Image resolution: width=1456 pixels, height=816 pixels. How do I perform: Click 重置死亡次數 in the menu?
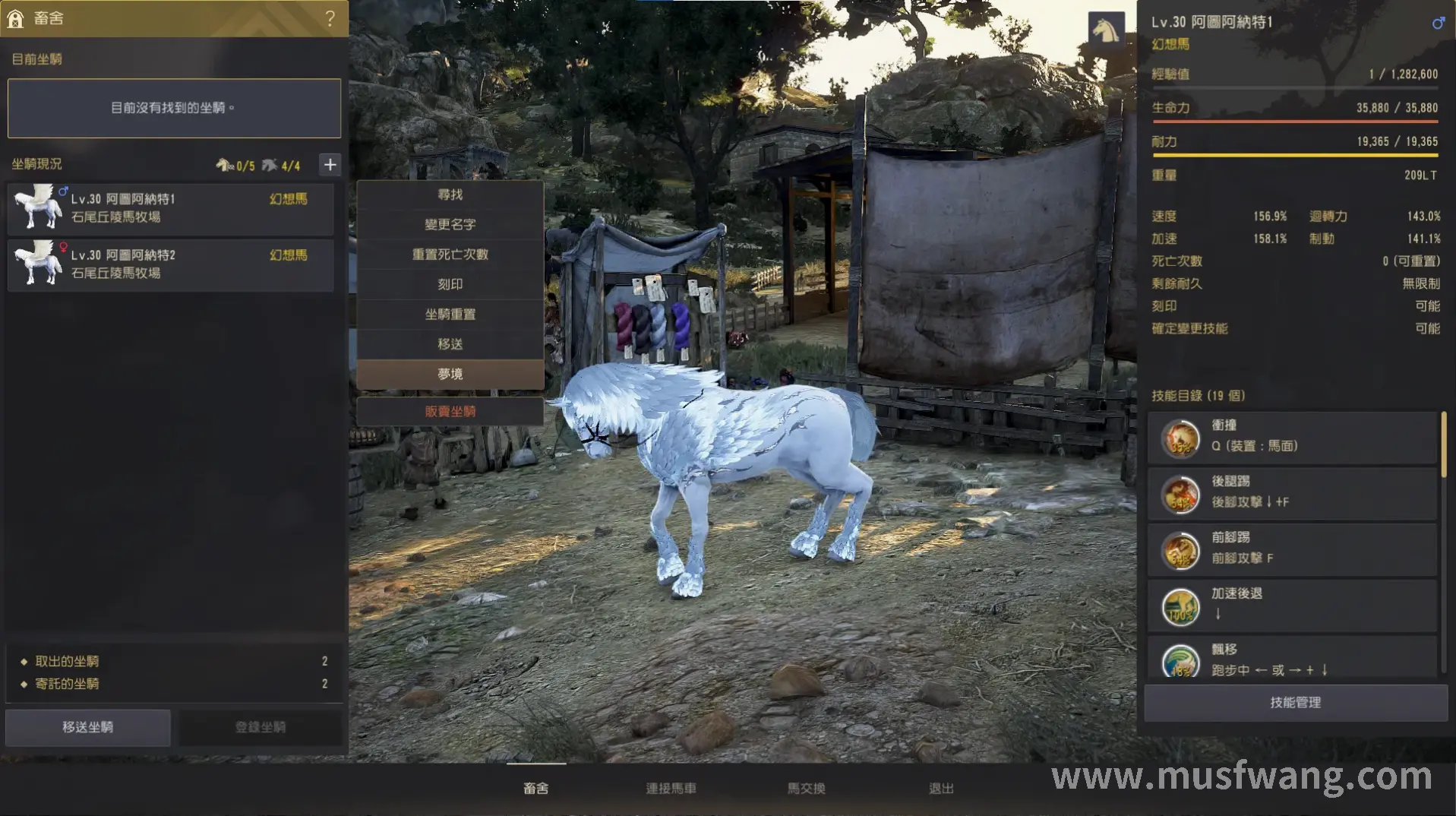(x=450, y=255)
